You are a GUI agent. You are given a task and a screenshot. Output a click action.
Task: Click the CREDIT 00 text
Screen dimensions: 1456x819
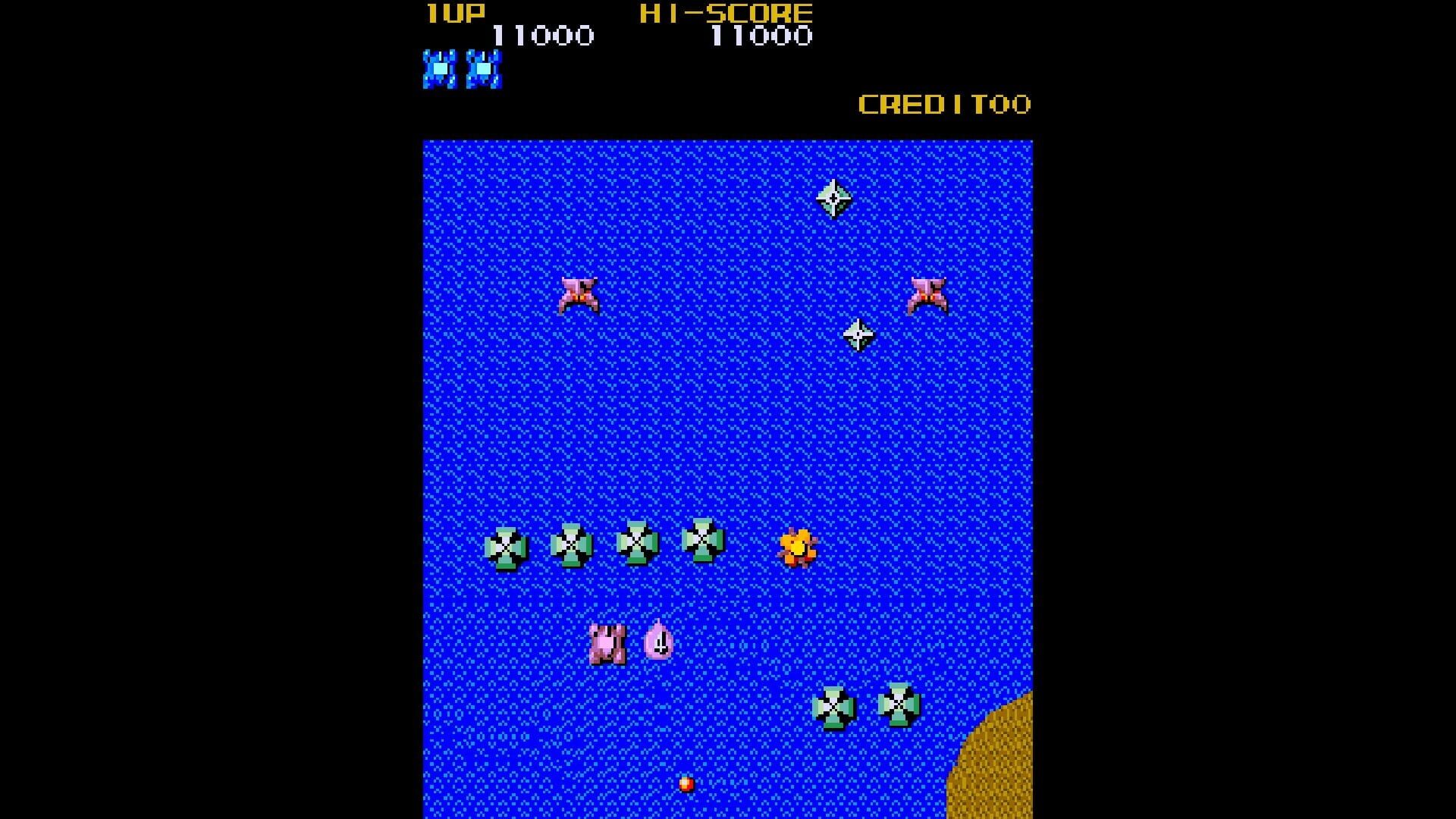point(943,104)
